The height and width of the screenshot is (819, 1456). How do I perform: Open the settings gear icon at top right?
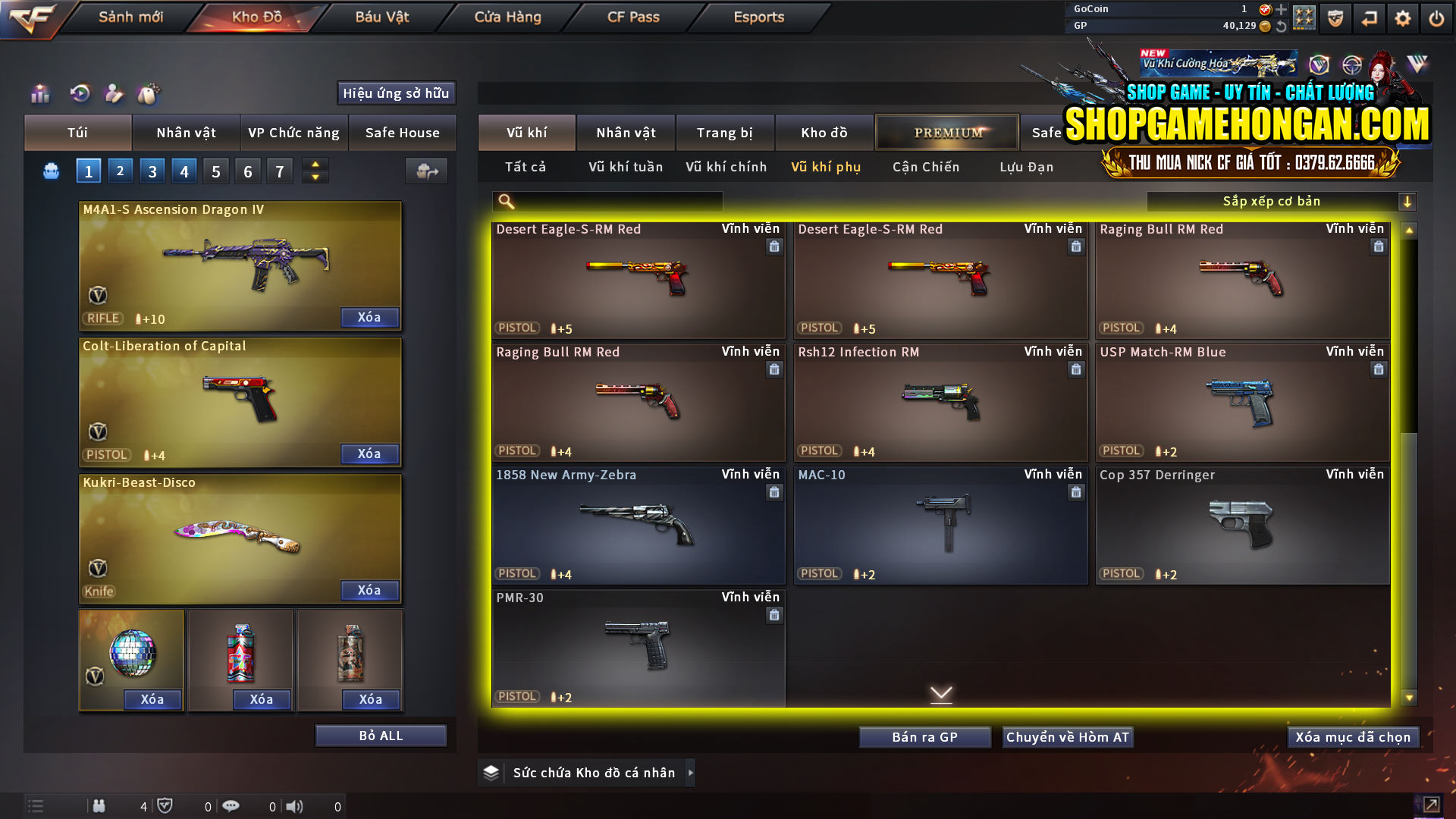[x=1402, y=17]
